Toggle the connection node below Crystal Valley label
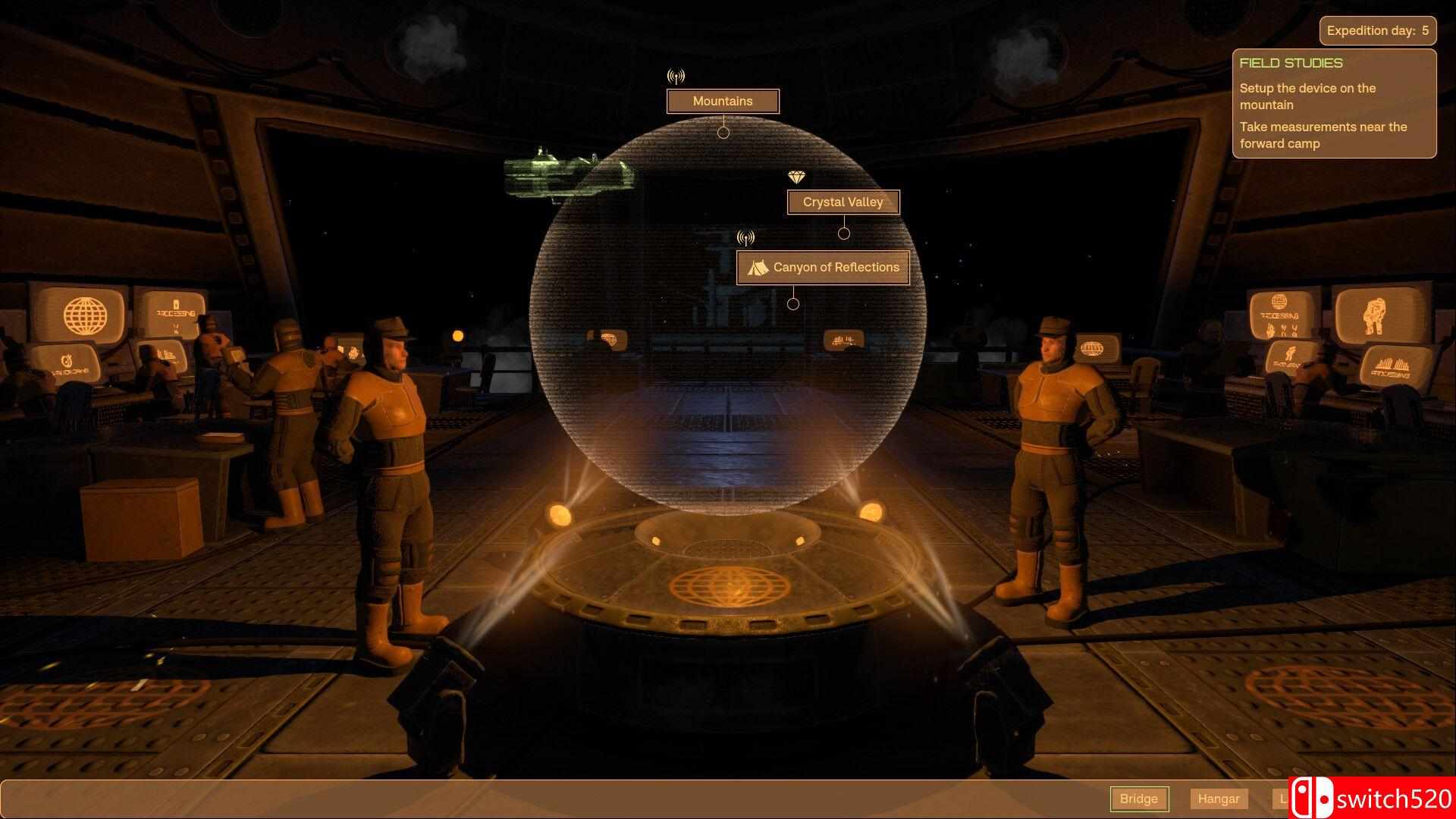Viewport: 1456px width, 819px height. (844, 234)
